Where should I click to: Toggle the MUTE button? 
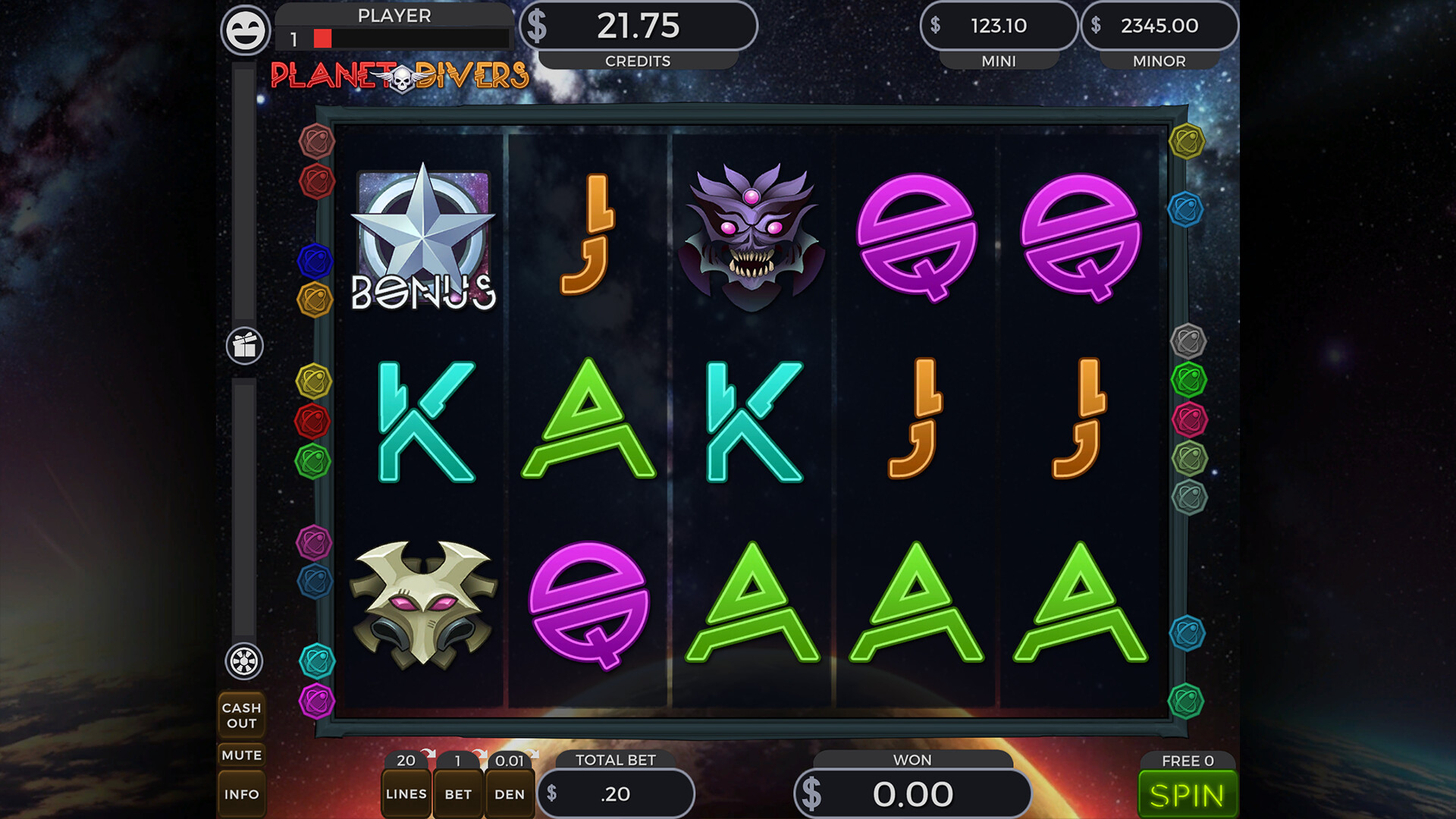click(x=242, y=755)
